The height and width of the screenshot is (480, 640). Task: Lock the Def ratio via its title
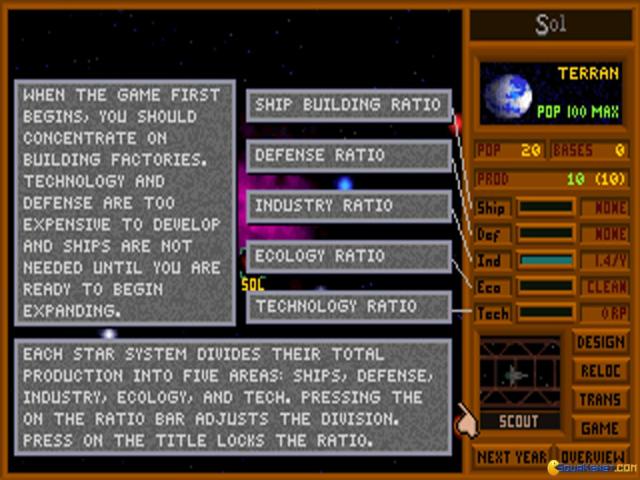coord(492,234)
